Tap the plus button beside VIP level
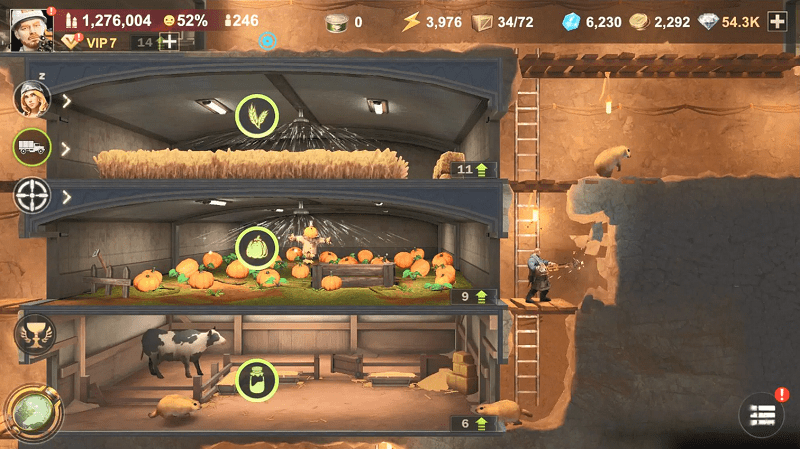The image size is (800, 449). click(169, 42)
